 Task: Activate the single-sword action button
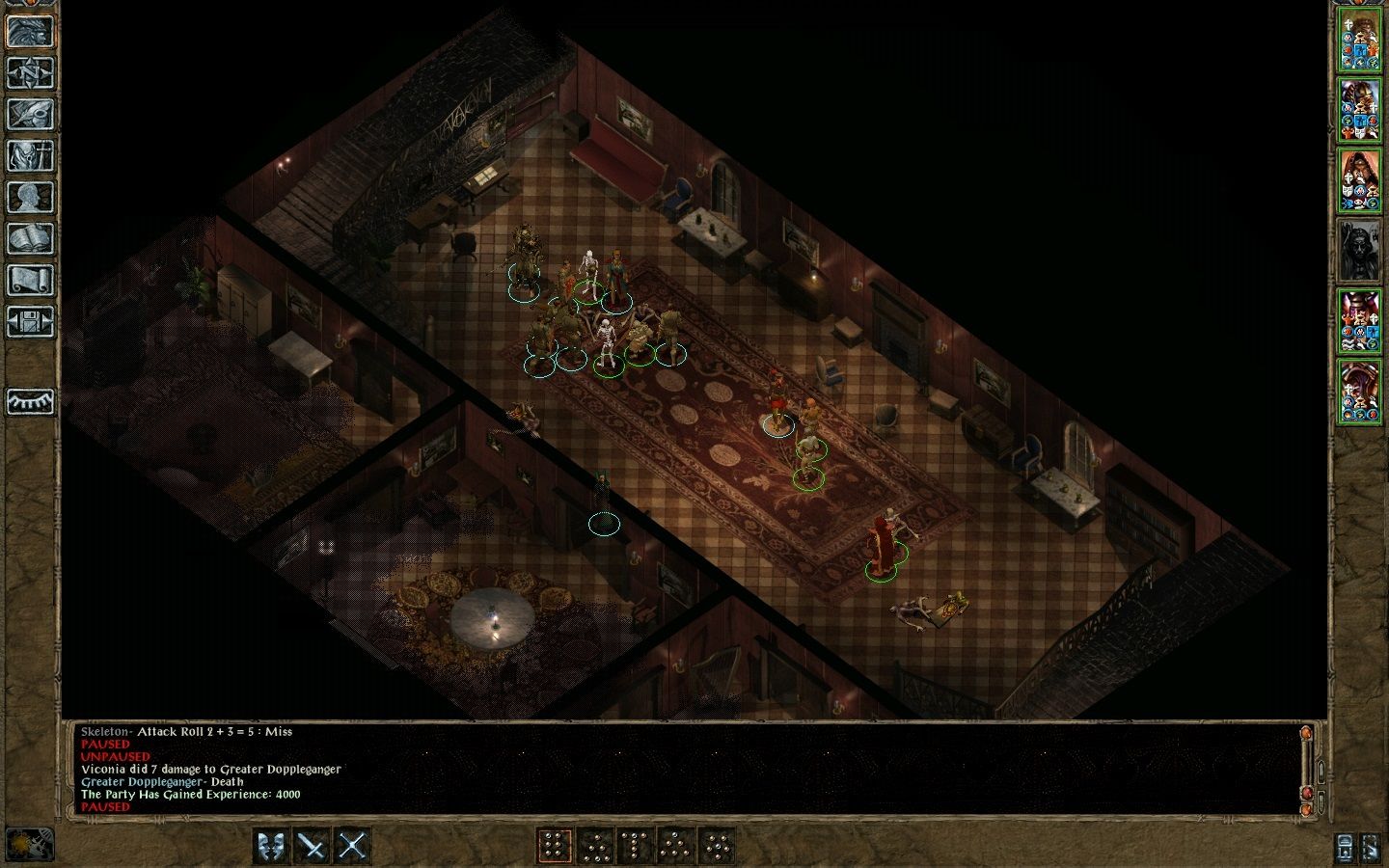click(312, 846)
